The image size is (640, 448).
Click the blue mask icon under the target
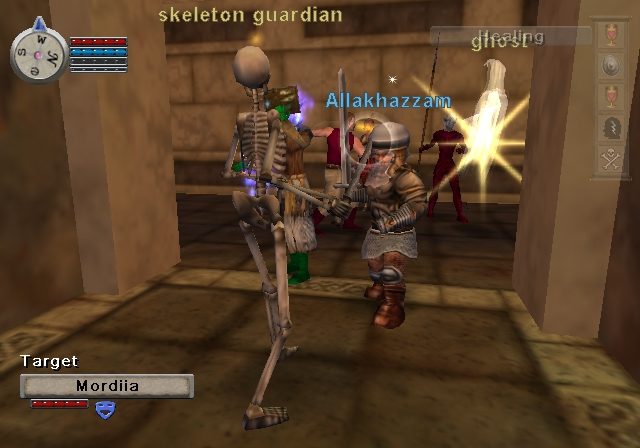point(104,407)
